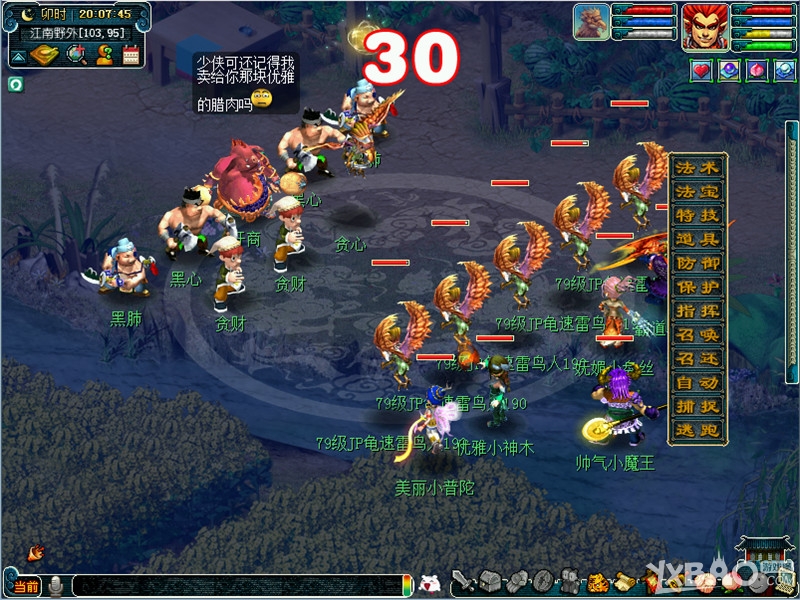The height and width of the screenshot is (600, 800).
Task: Open the calendar icon under the clock
Action: [x=130, y=55]
